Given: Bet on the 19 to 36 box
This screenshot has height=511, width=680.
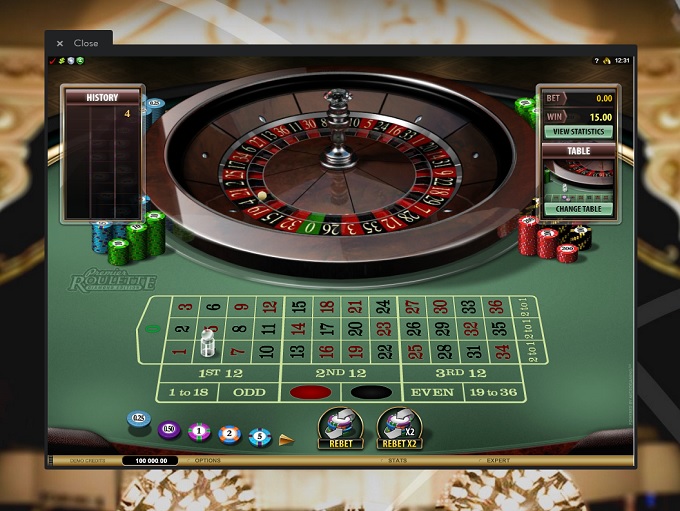Looking at the screenshot, I should pos(492,392).
